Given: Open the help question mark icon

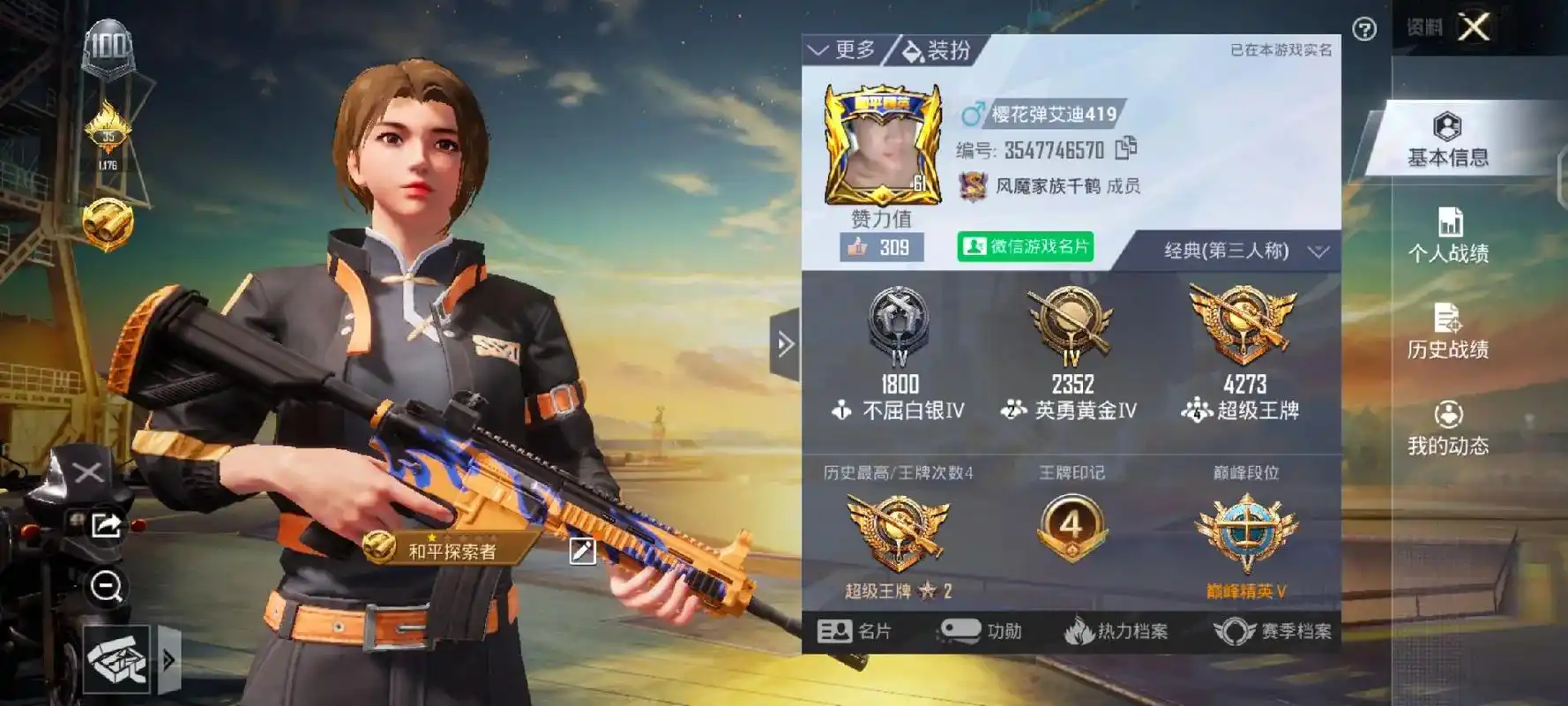Looking at the screenshot, I should [x=1365, y=26].
